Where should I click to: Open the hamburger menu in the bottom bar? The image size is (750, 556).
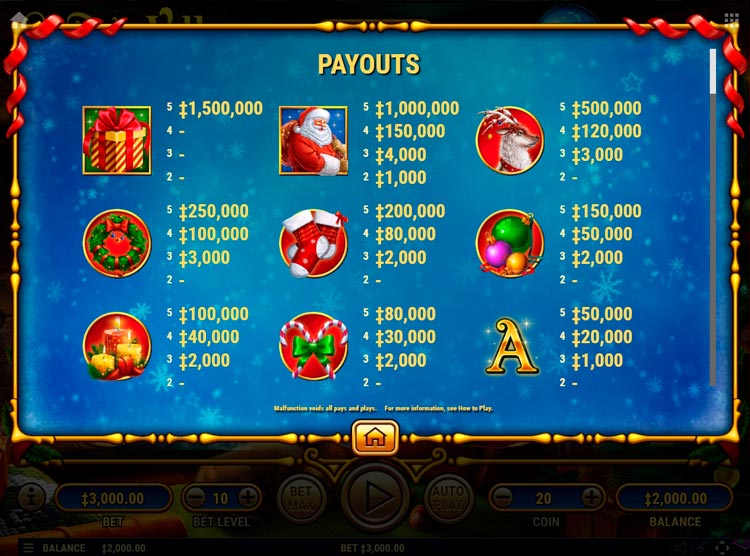(x=27, y=548)
